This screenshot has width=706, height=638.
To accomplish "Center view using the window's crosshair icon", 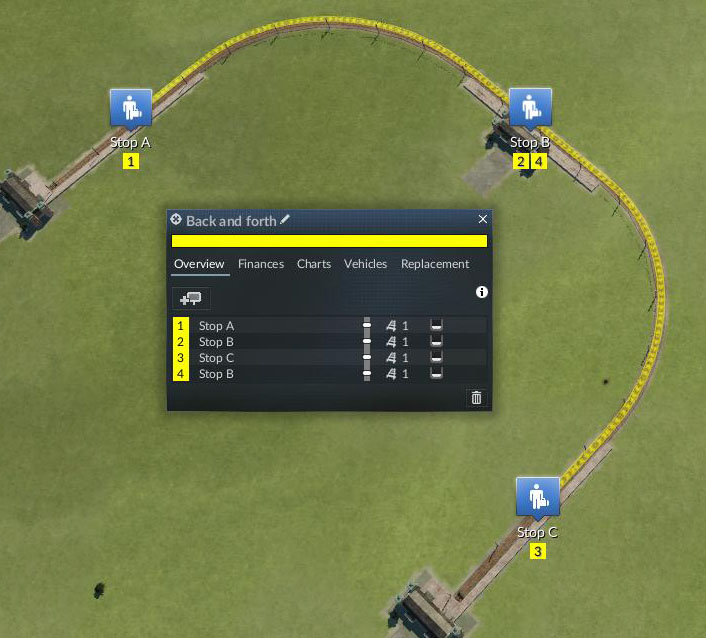I will pos(176,219).
